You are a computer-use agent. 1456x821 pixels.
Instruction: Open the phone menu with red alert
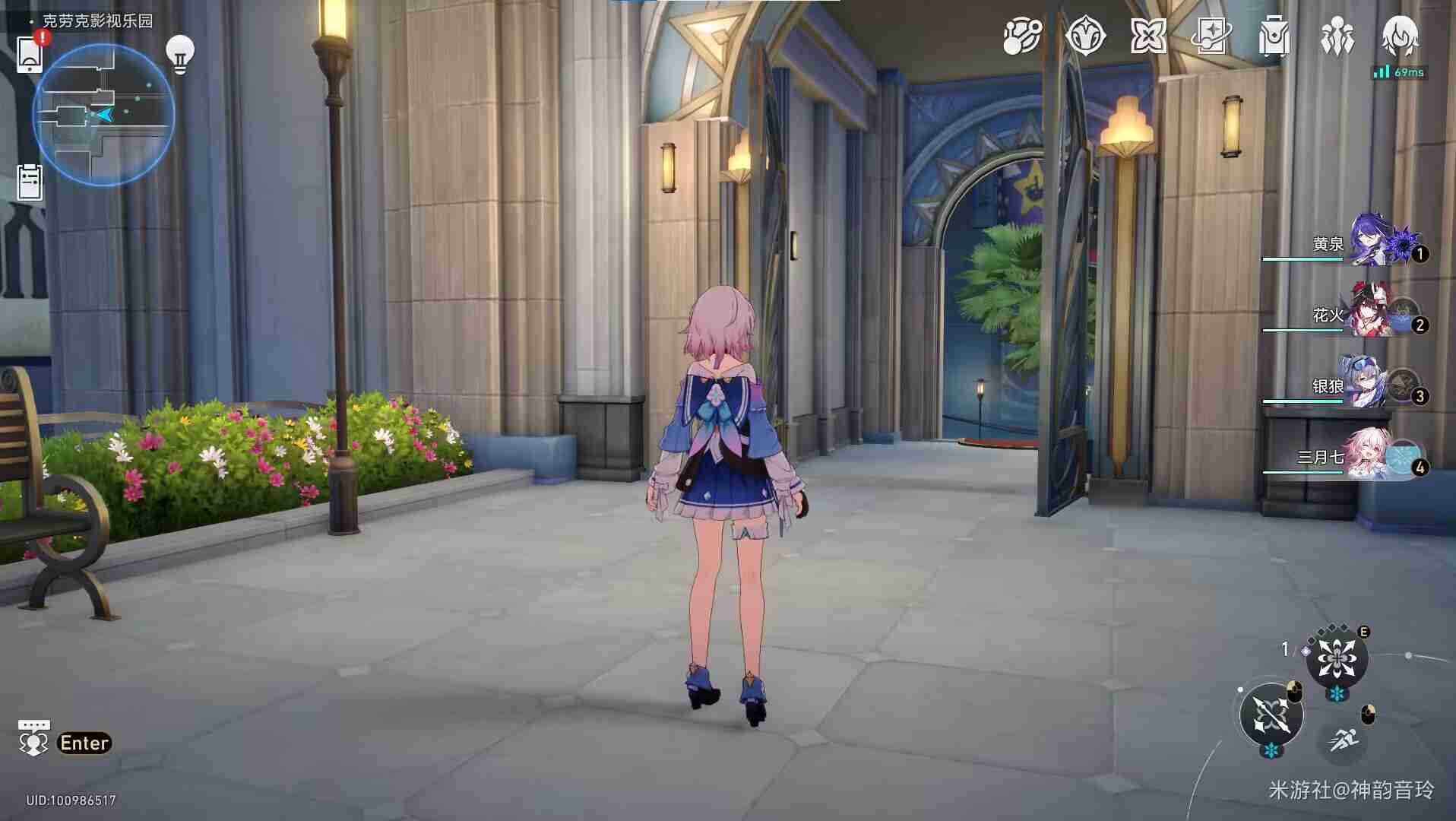tap(30, 54)
